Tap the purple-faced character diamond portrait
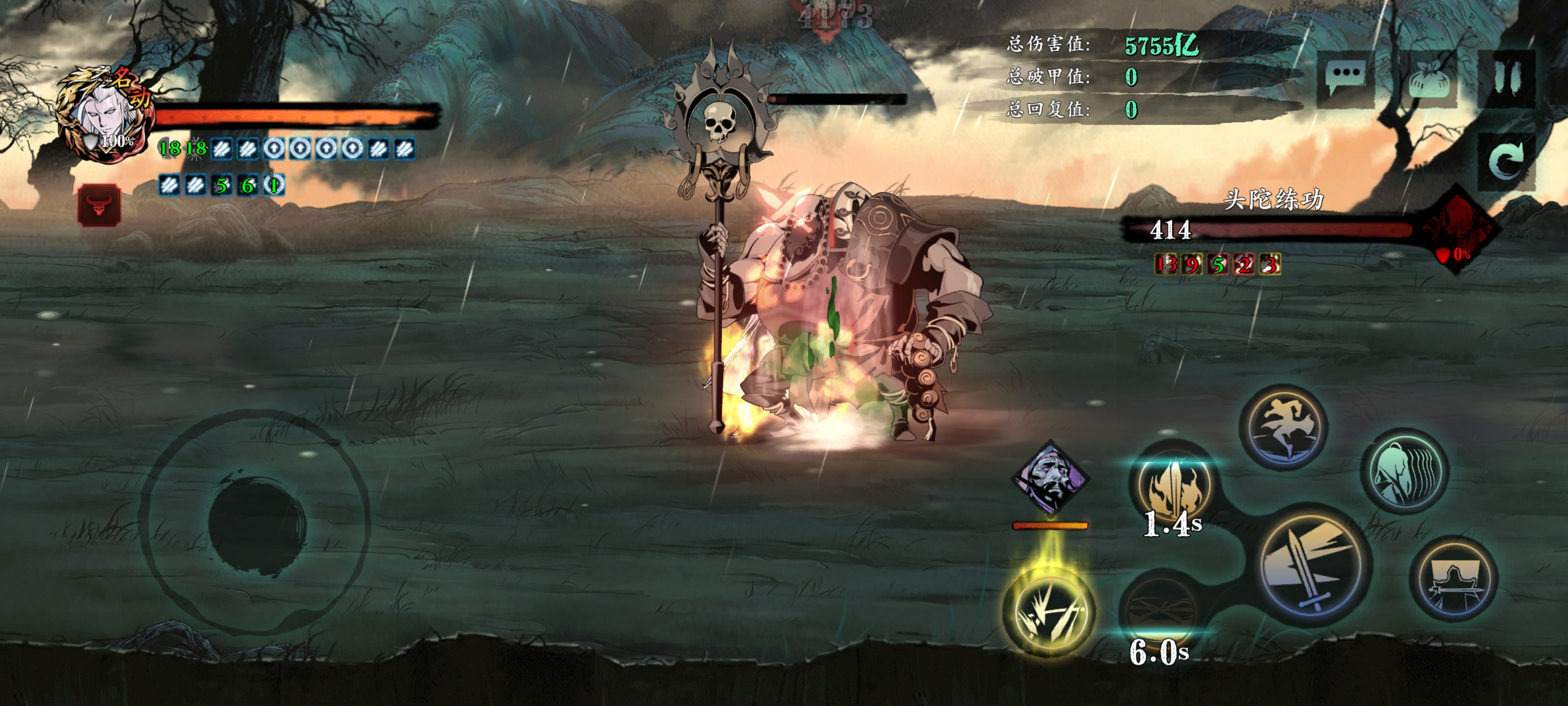1568x706 pixels. click(1050, 478)
